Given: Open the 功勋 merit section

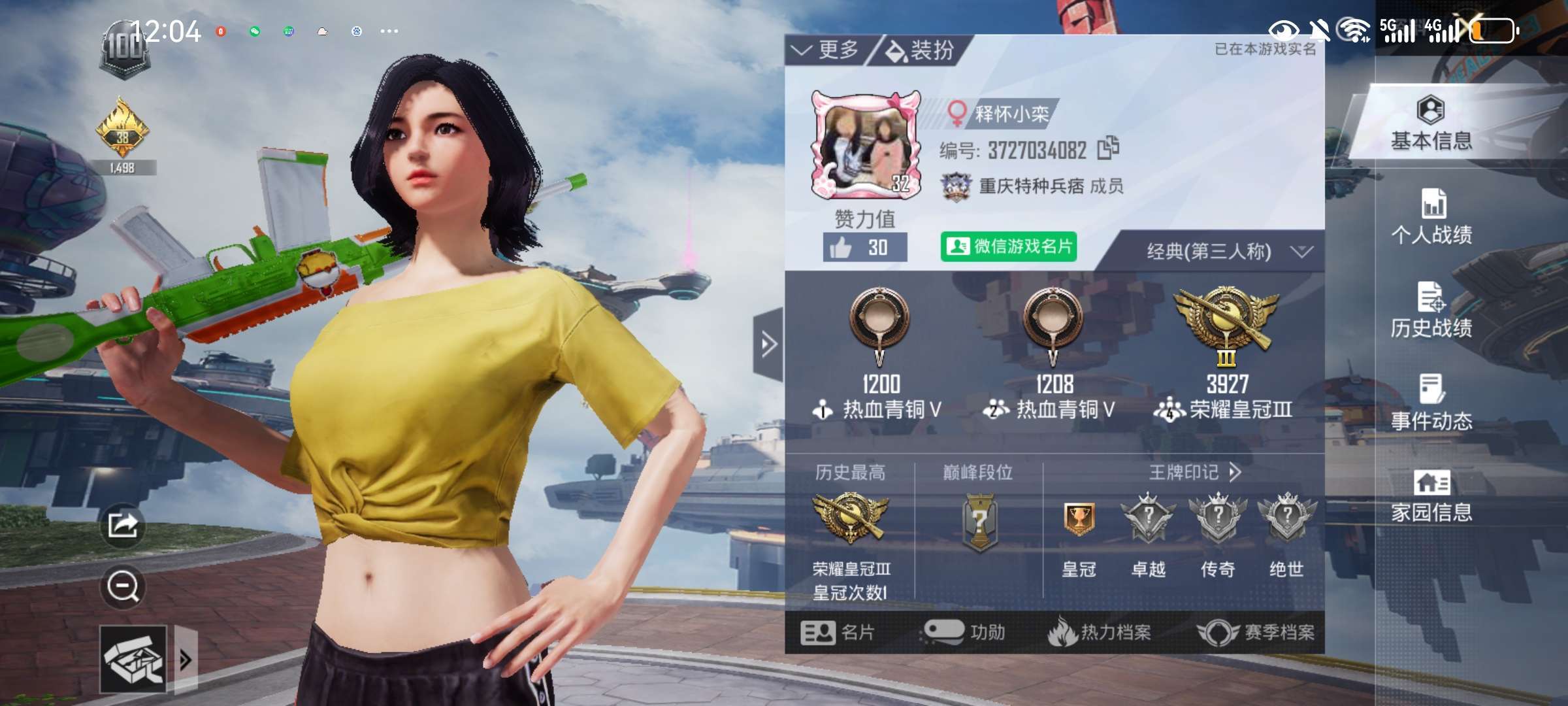Looking at the screenshot, I should (x=964, y=632).
